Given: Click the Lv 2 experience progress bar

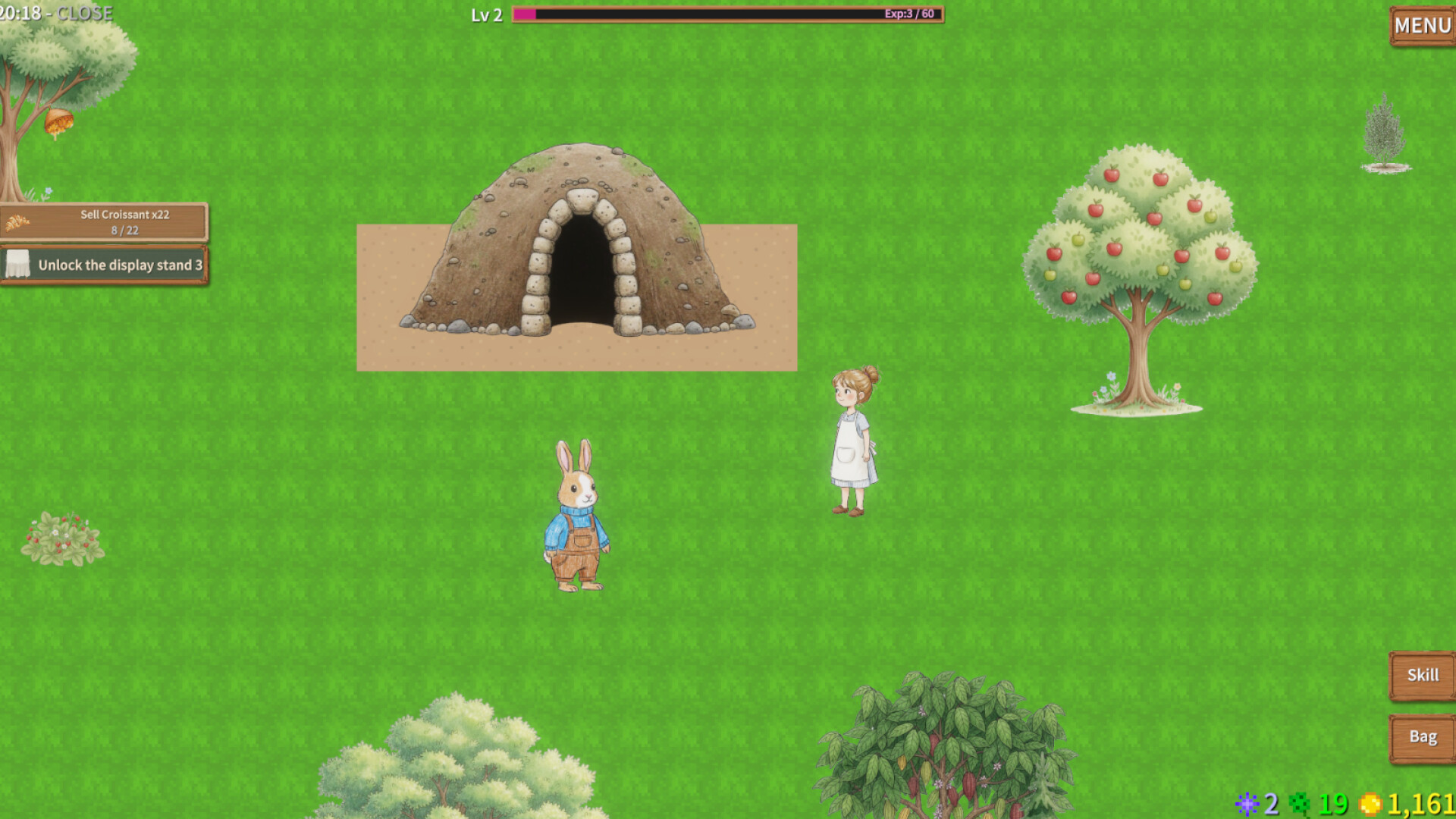Looking at the screenshot, I should (x=728, y=14).
